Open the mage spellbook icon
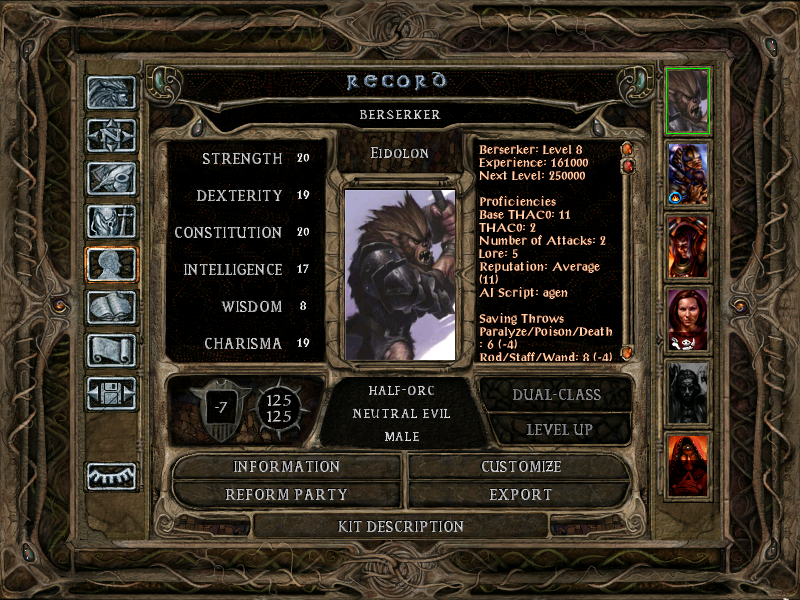Image resolution: width=800 pixels, height=600 pixels. 111,307
